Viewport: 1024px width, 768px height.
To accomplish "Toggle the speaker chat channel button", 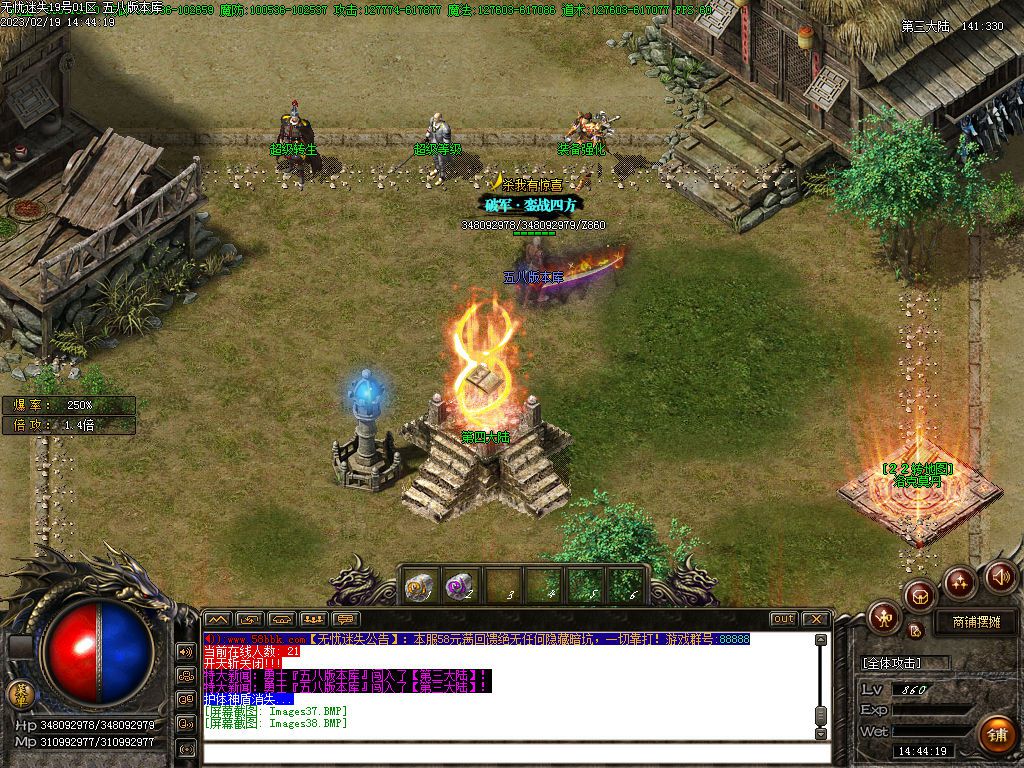I will [186, 652].
